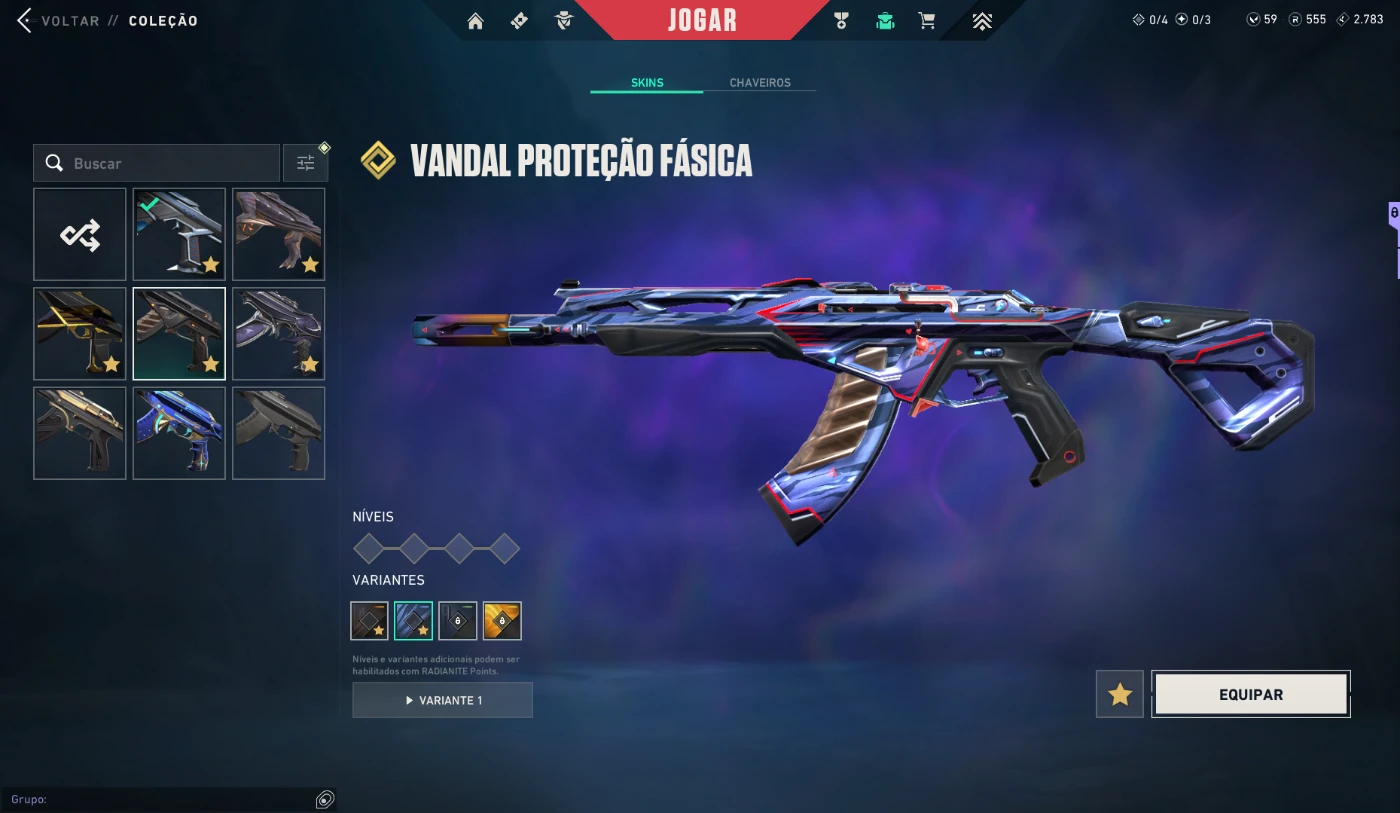Choose the random skin shuffle tile

(80, 235)
